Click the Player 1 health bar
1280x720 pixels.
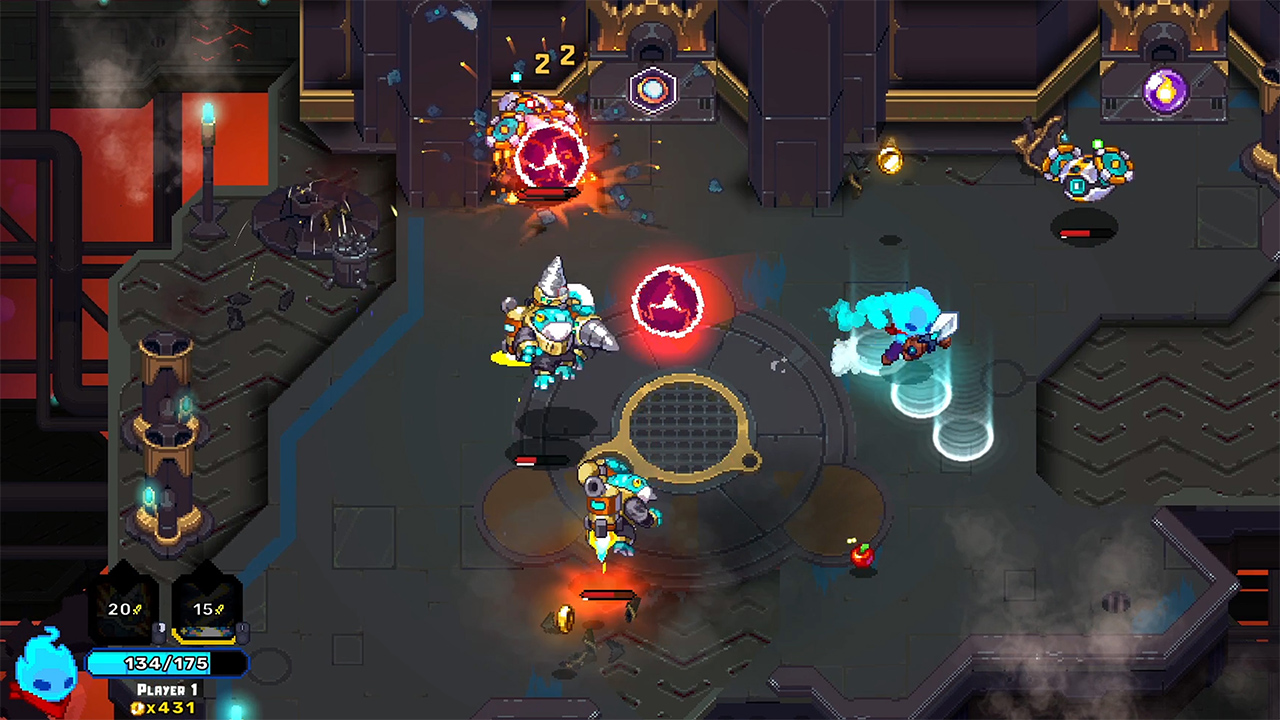(x=167, y=662)
